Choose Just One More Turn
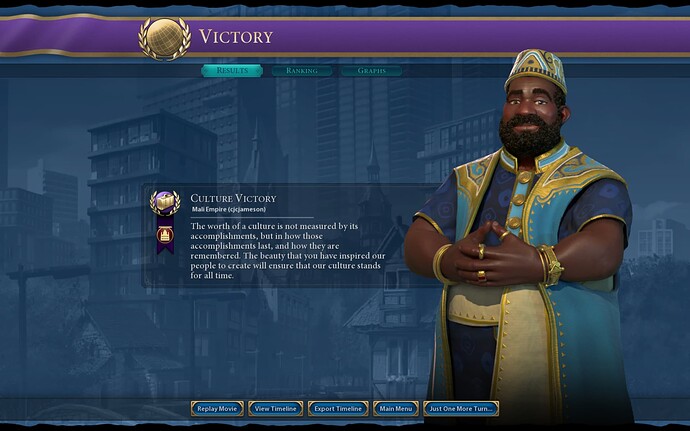 (461, 408)
